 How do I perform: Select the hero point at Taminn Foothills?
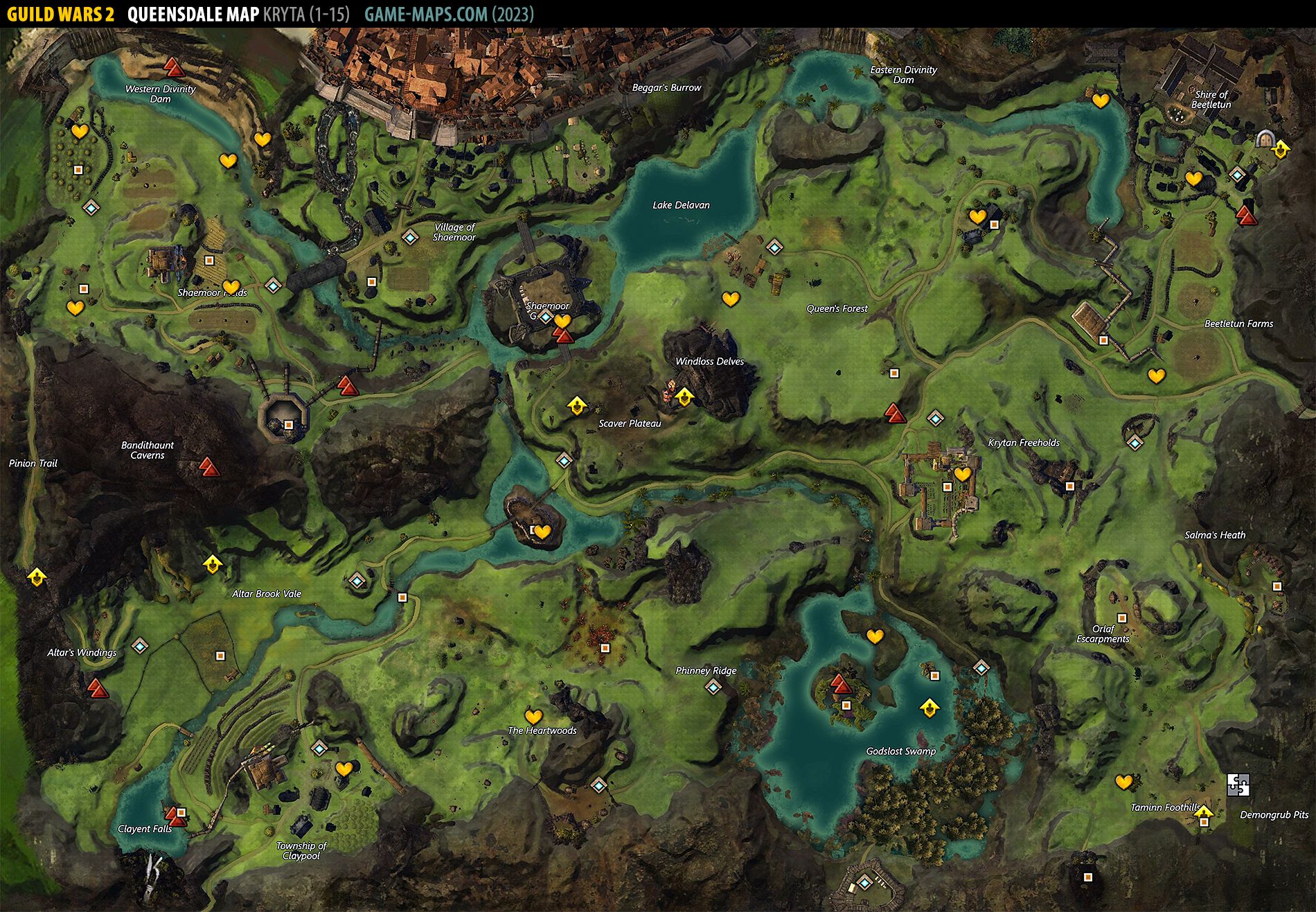[x=1204, y=812]
